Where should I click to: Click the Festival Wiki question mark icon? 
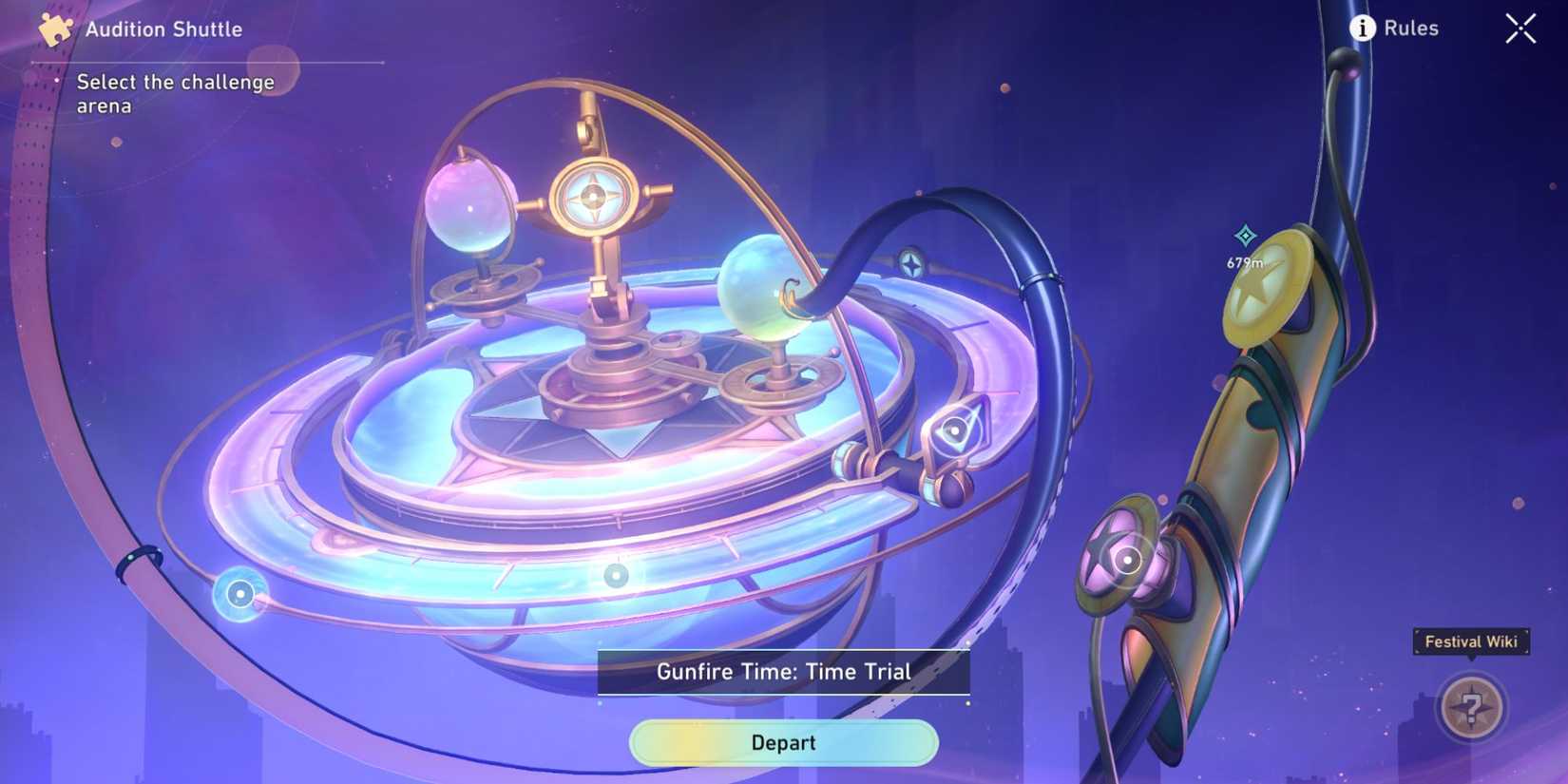1469,707
